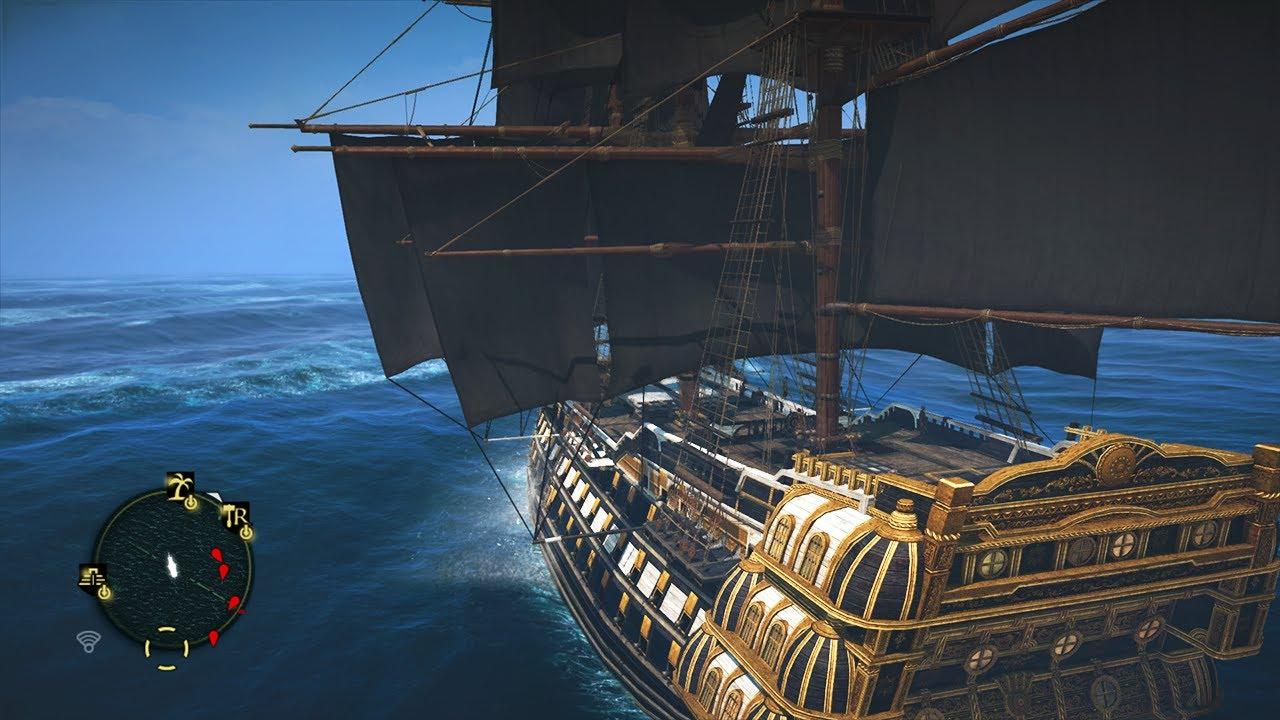Click the dashed yellow circle marker
Image resolution: width=1280 pixels, height=720 pixels.
point(167,648)
